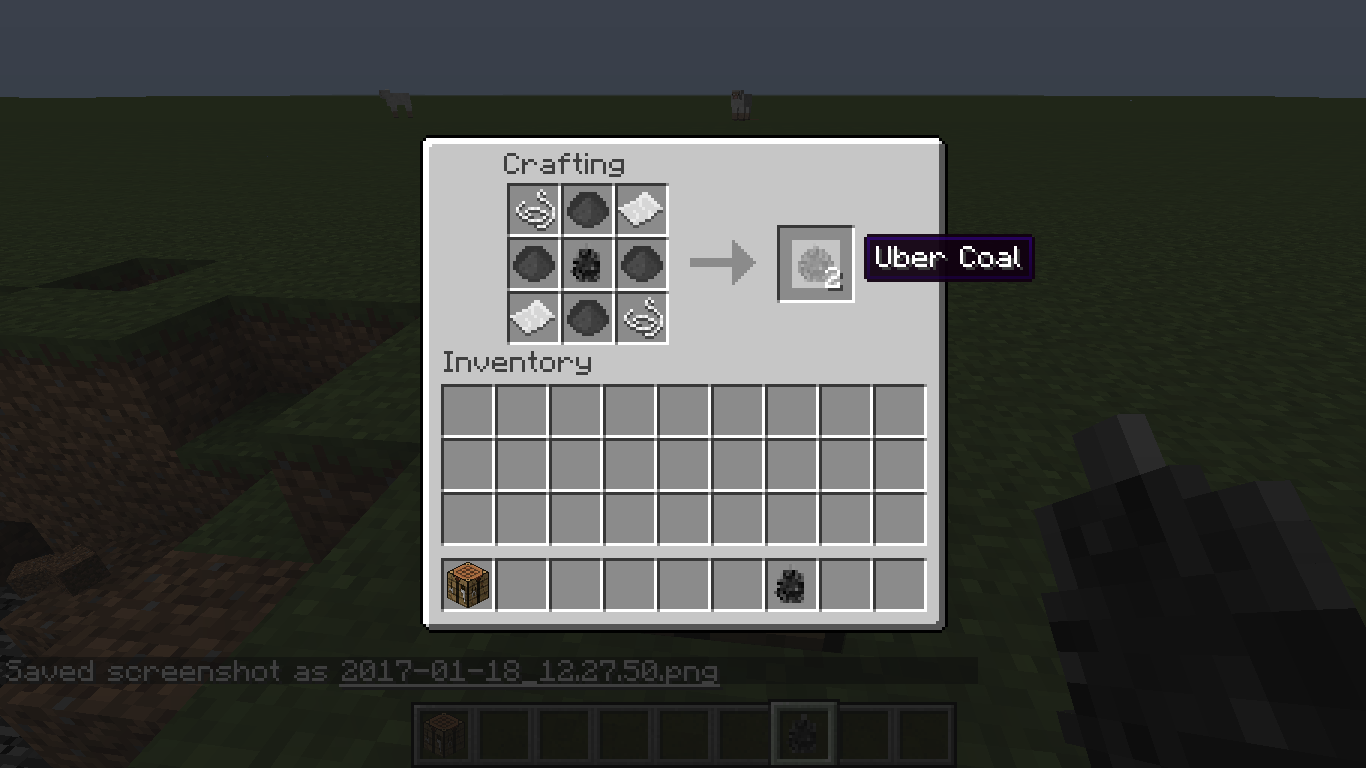Pick up the string in the top-left crafting slot

click(533, 210)
